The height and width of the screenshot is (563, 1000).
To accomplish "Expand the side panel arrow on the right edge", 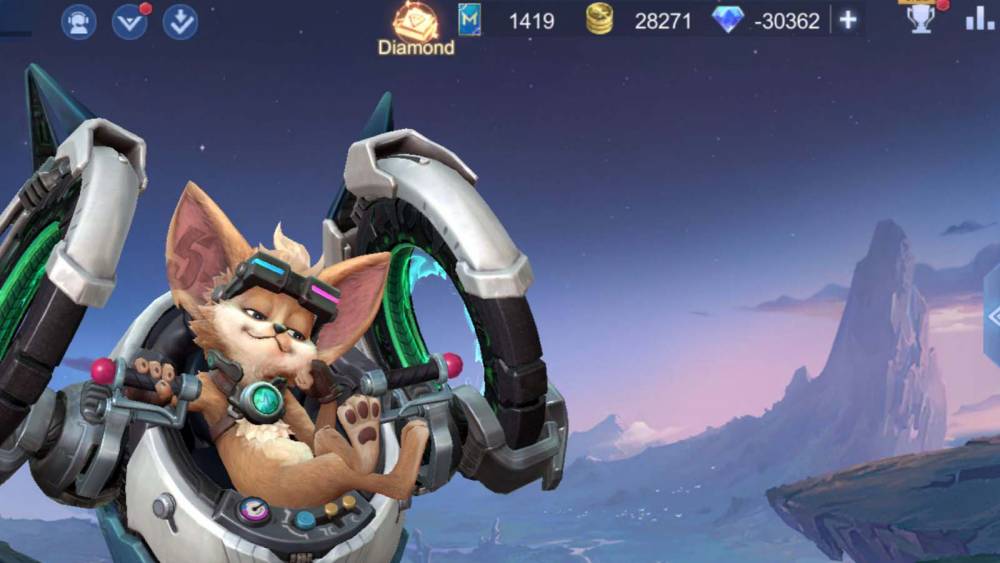I will (992, 317).
